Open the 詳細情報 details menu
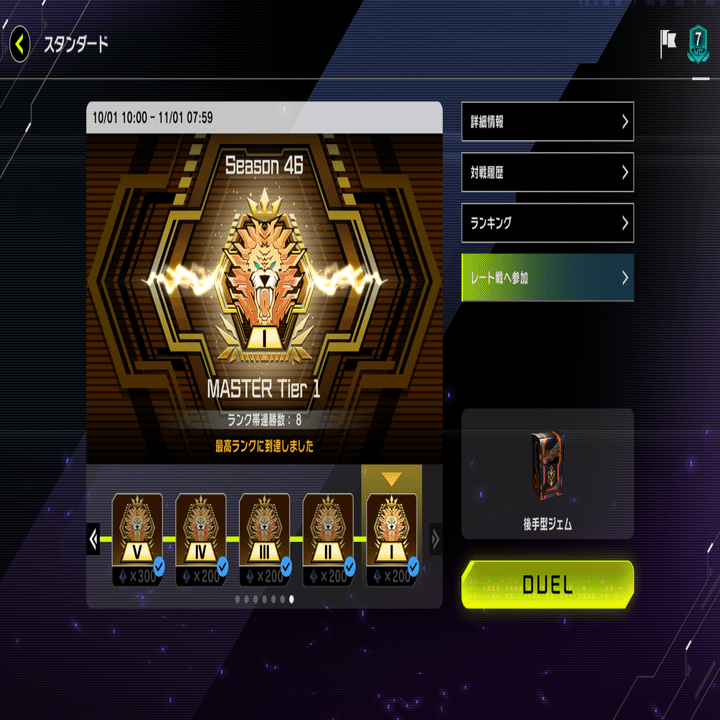 tap(547, 122)
